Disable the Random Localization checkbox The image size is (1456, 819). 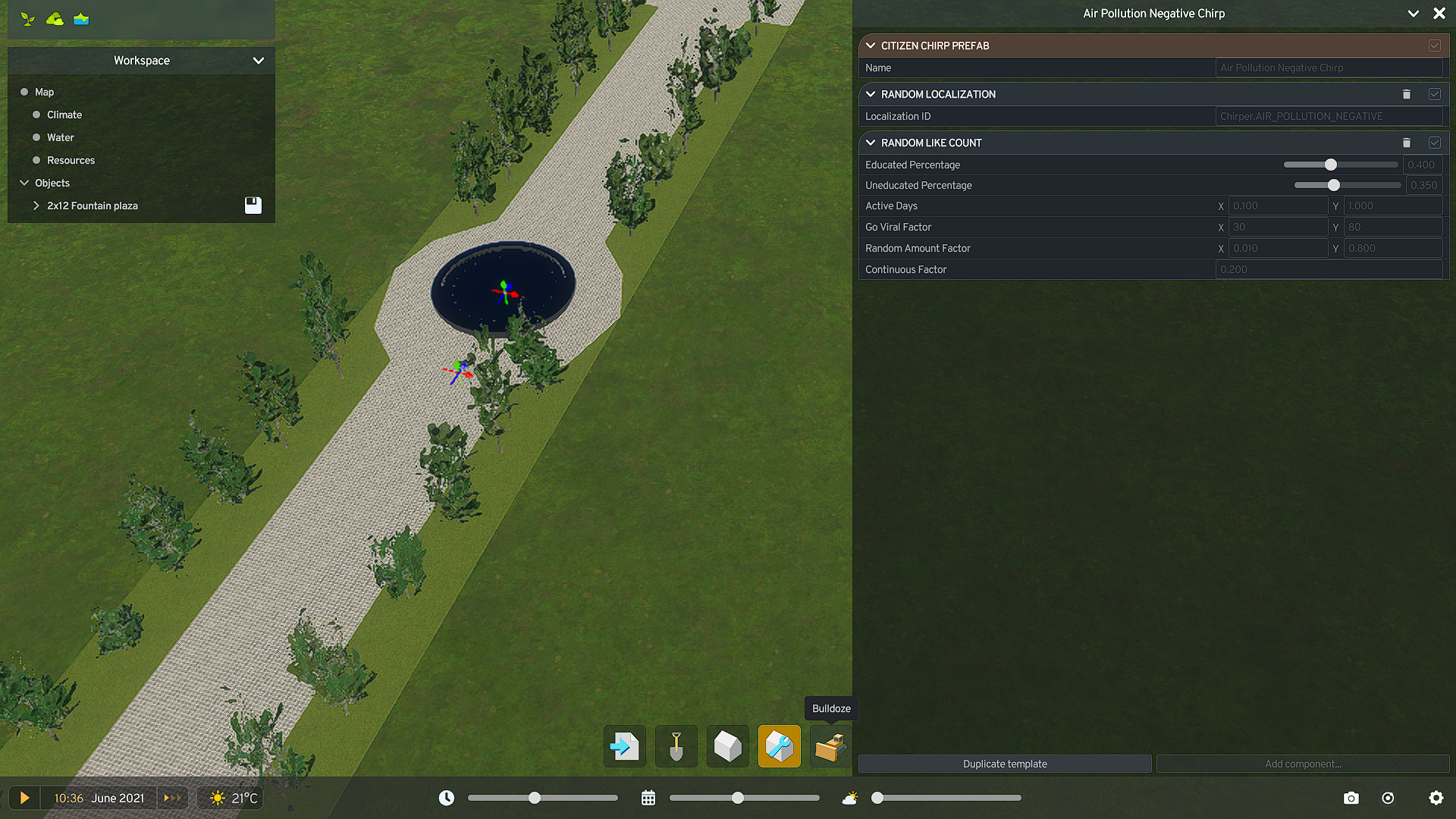point(1434,94)
